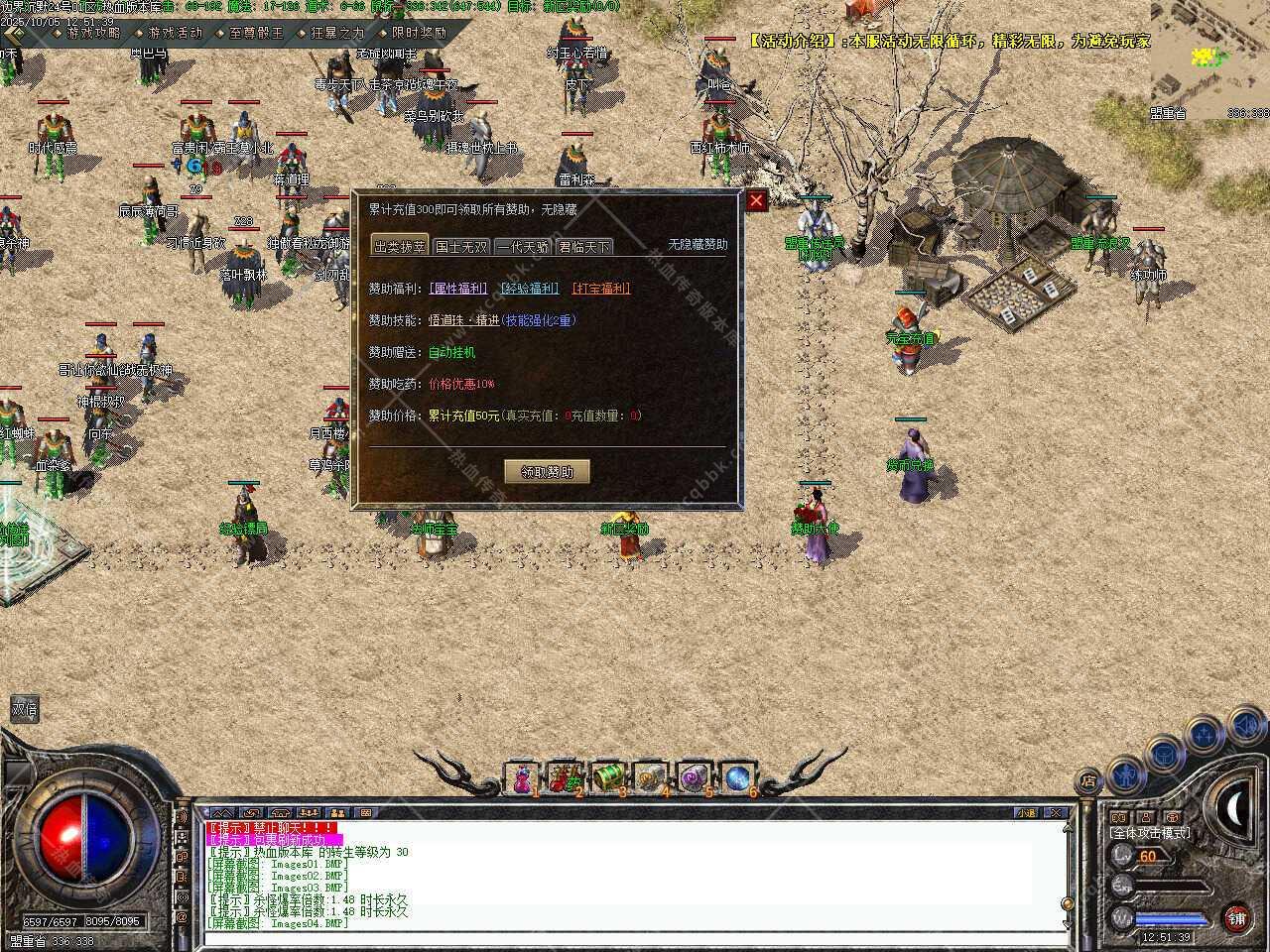1270x952 pixels.
Task: Show the 打宝福利 treasure benefits link
Action: [601, 289]
